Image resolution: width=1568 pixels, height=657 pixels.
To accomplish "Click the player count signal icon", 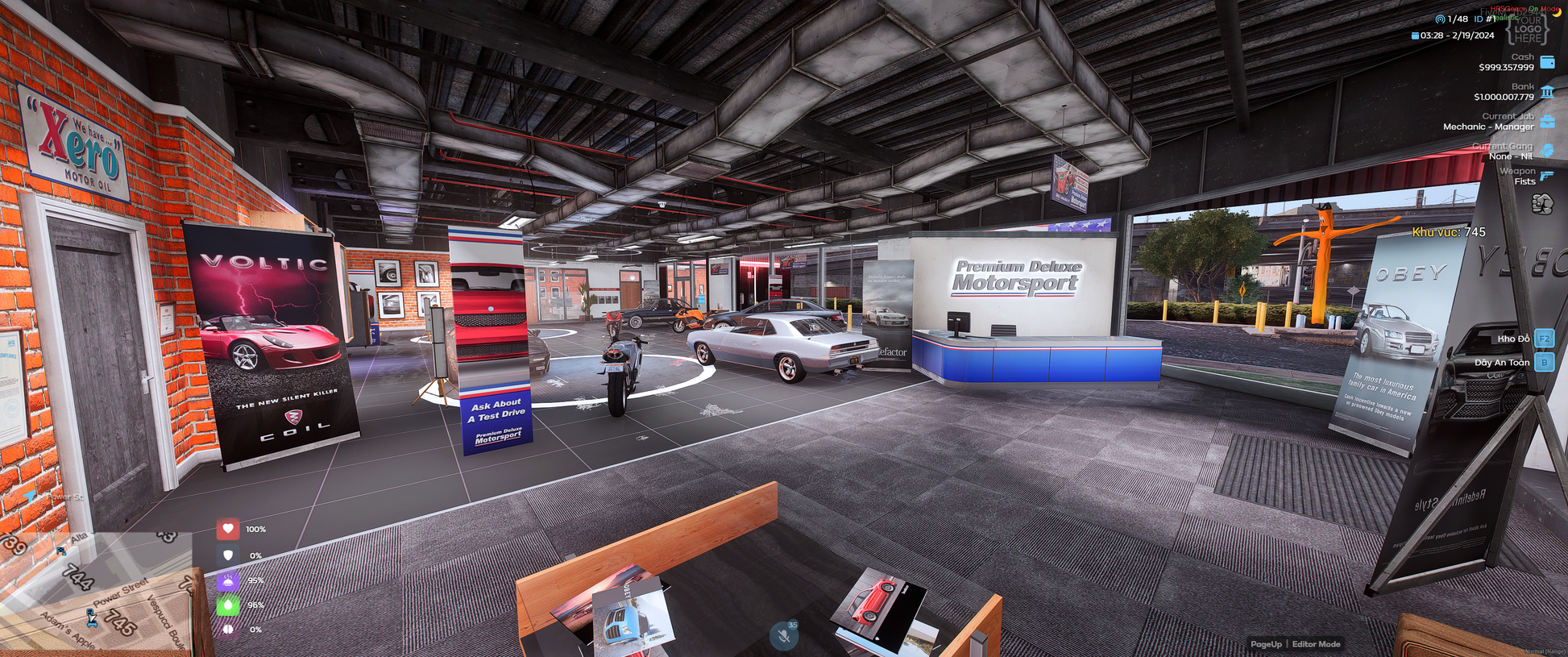I will [x=1440, y=19].
